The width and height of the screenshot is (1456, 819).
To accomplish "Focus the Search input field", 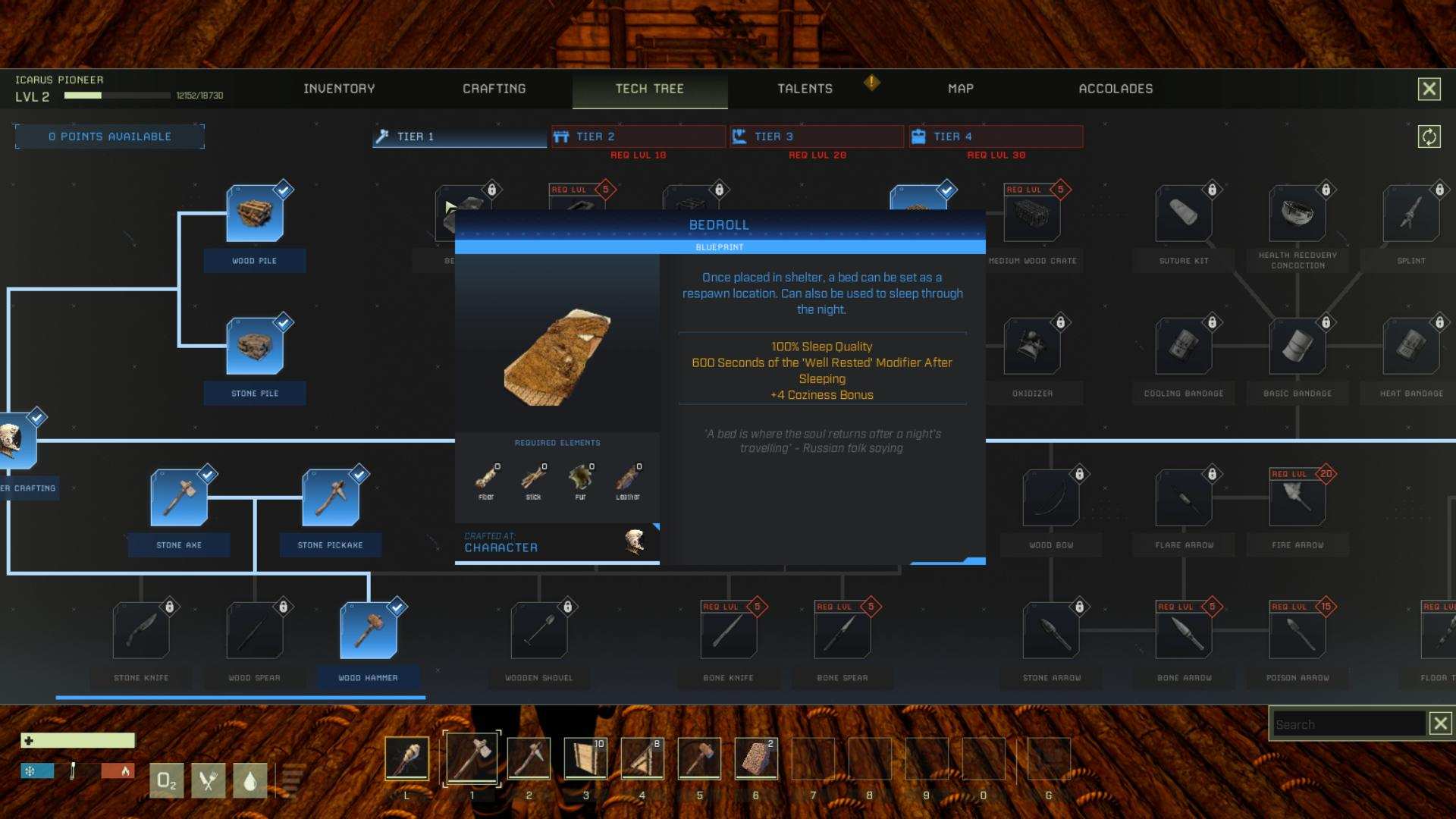I will click(x=1347, y=724).
